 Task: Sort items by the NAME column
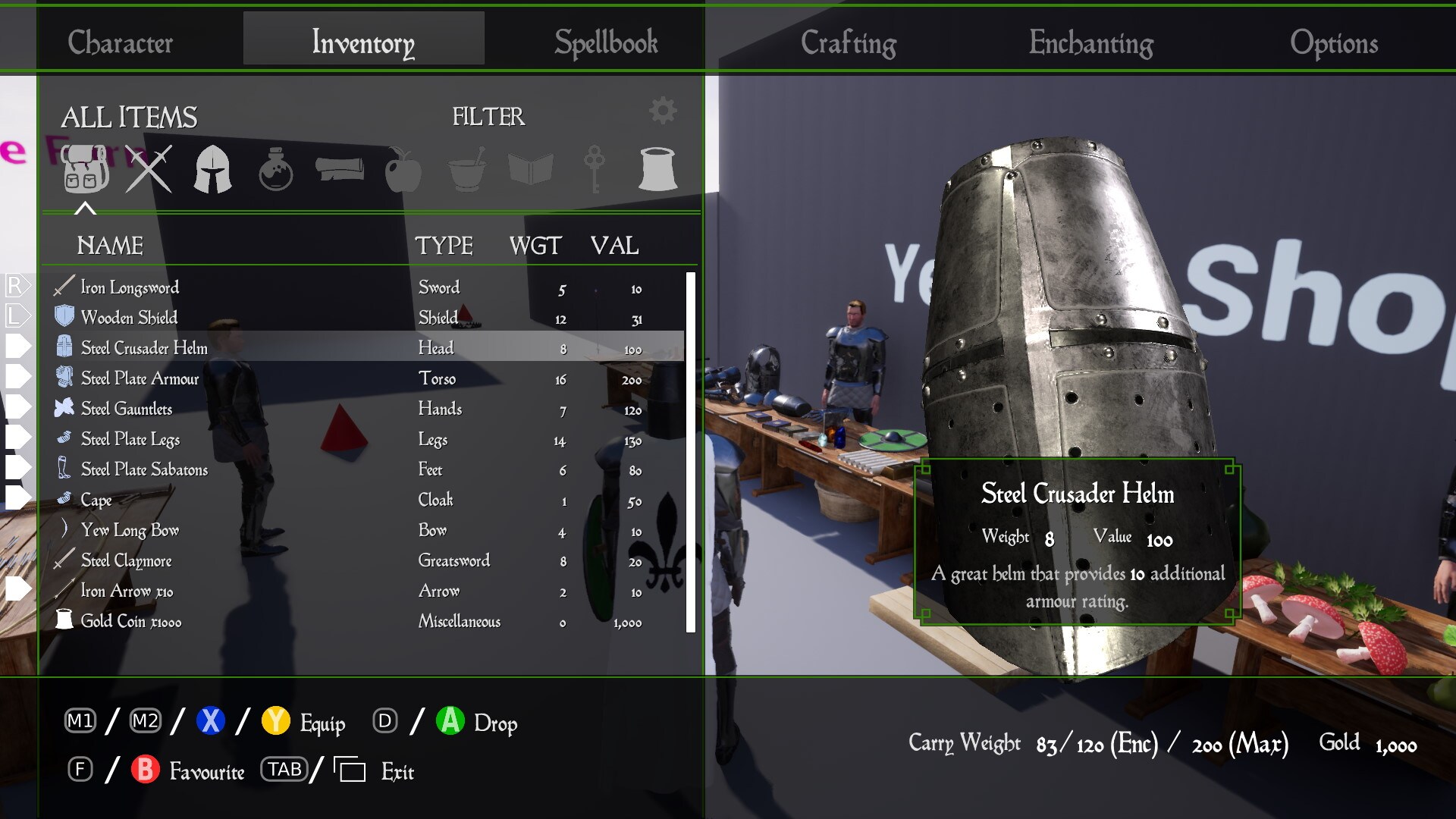[x=110, y=245]
